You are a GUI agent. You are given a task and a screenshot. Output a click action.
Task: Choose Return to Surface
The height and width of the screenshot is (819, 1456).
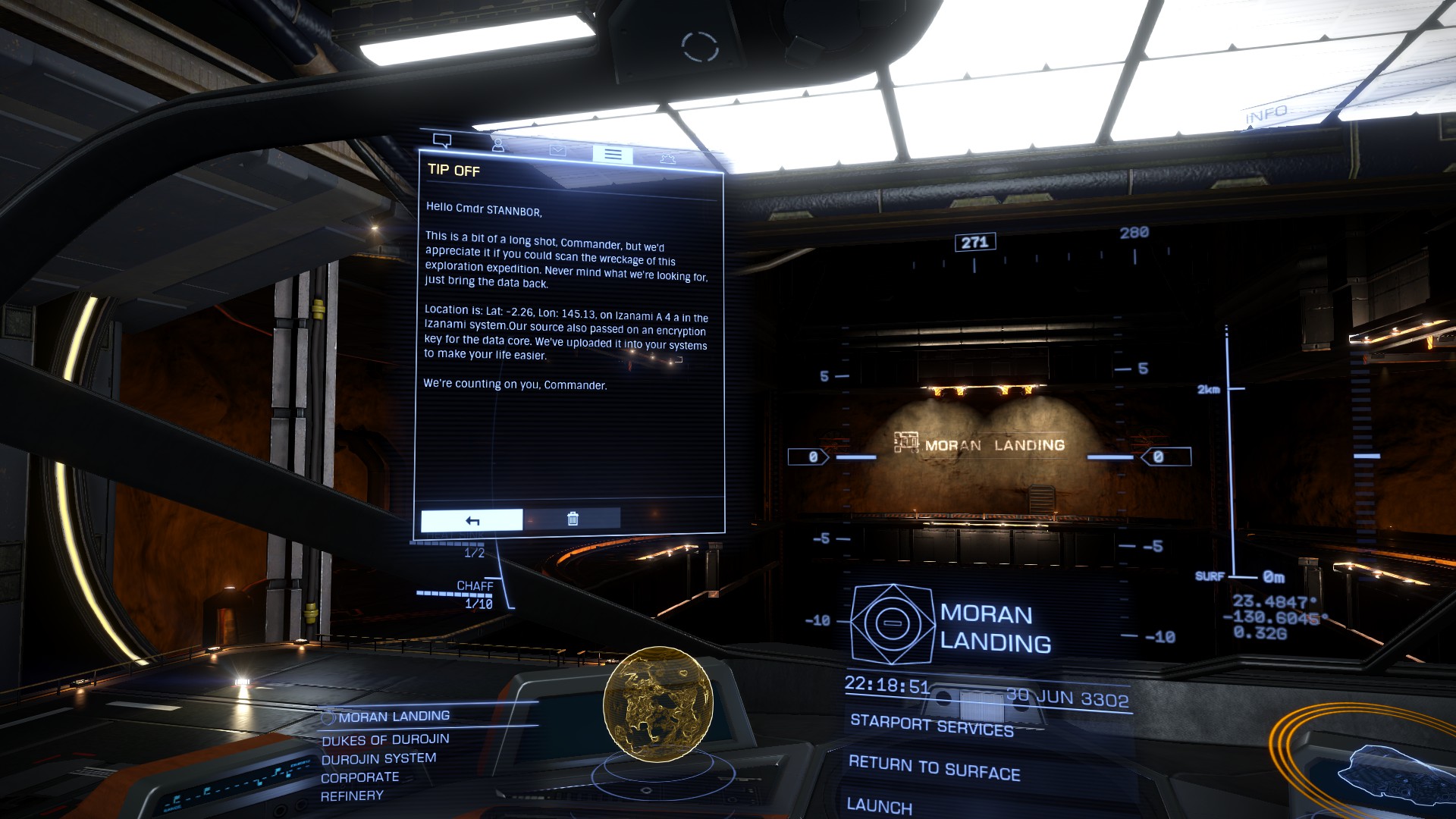934,767
